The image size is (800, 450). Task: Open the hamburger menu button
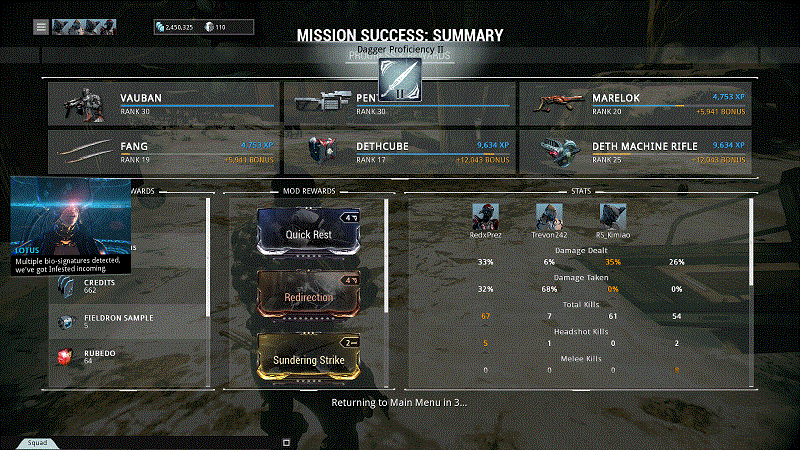tap(41, 26)
